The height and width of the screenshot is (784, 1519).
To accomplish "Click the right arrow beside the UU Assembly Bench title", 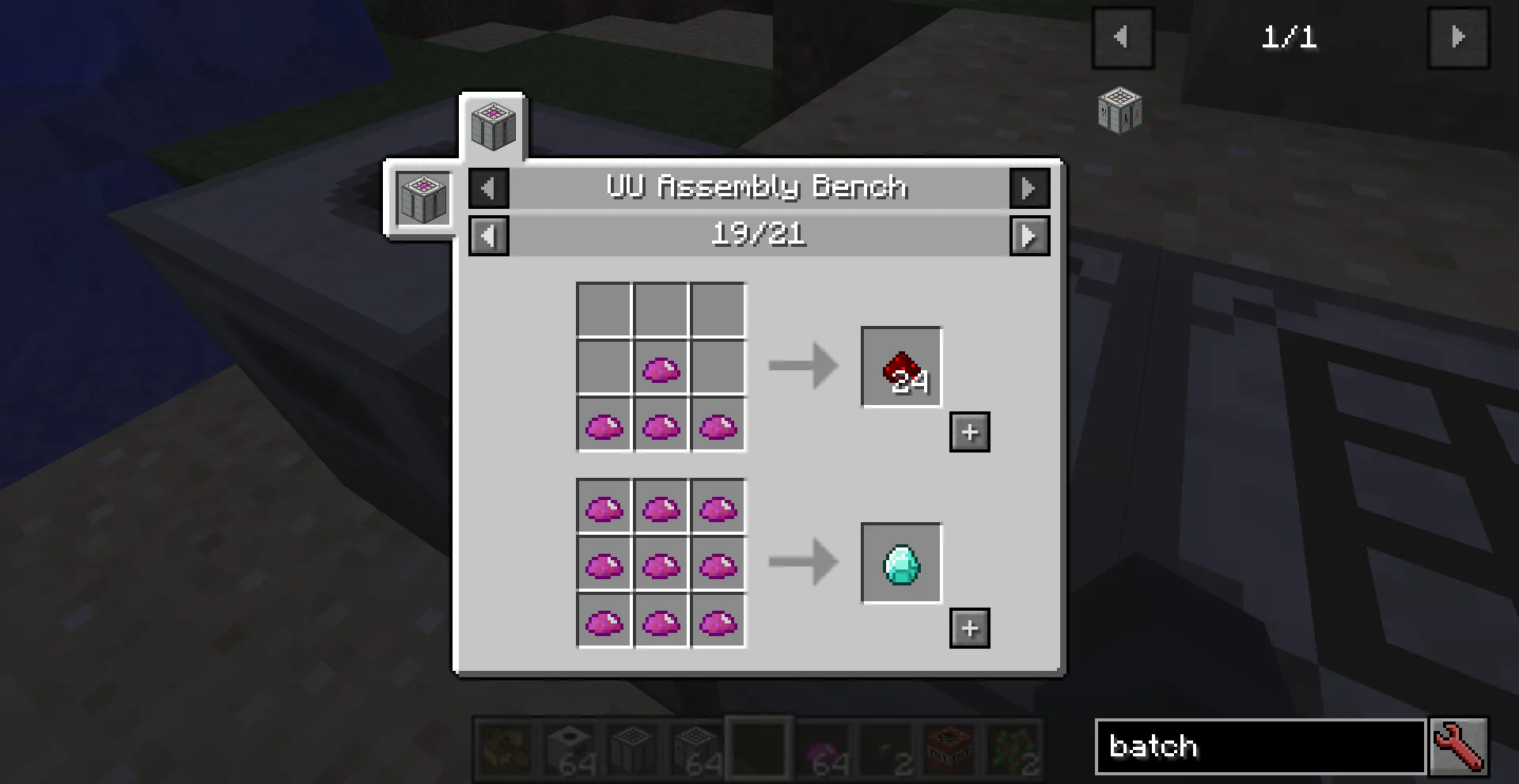I will pyautogui.click(x=1029, y=187).
